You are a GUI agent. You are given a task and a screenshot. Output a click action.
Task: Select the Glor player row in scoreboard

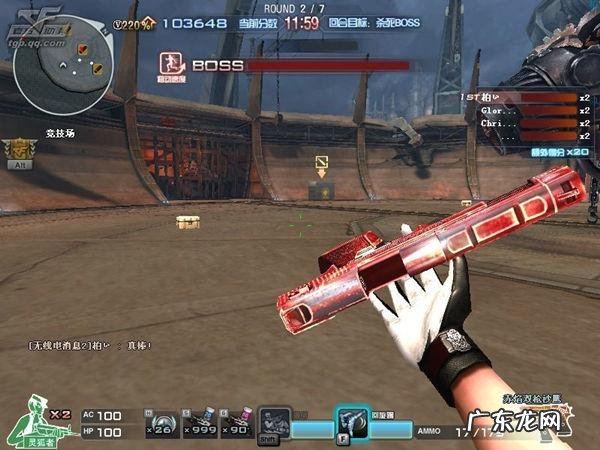[x=526, y=110]
